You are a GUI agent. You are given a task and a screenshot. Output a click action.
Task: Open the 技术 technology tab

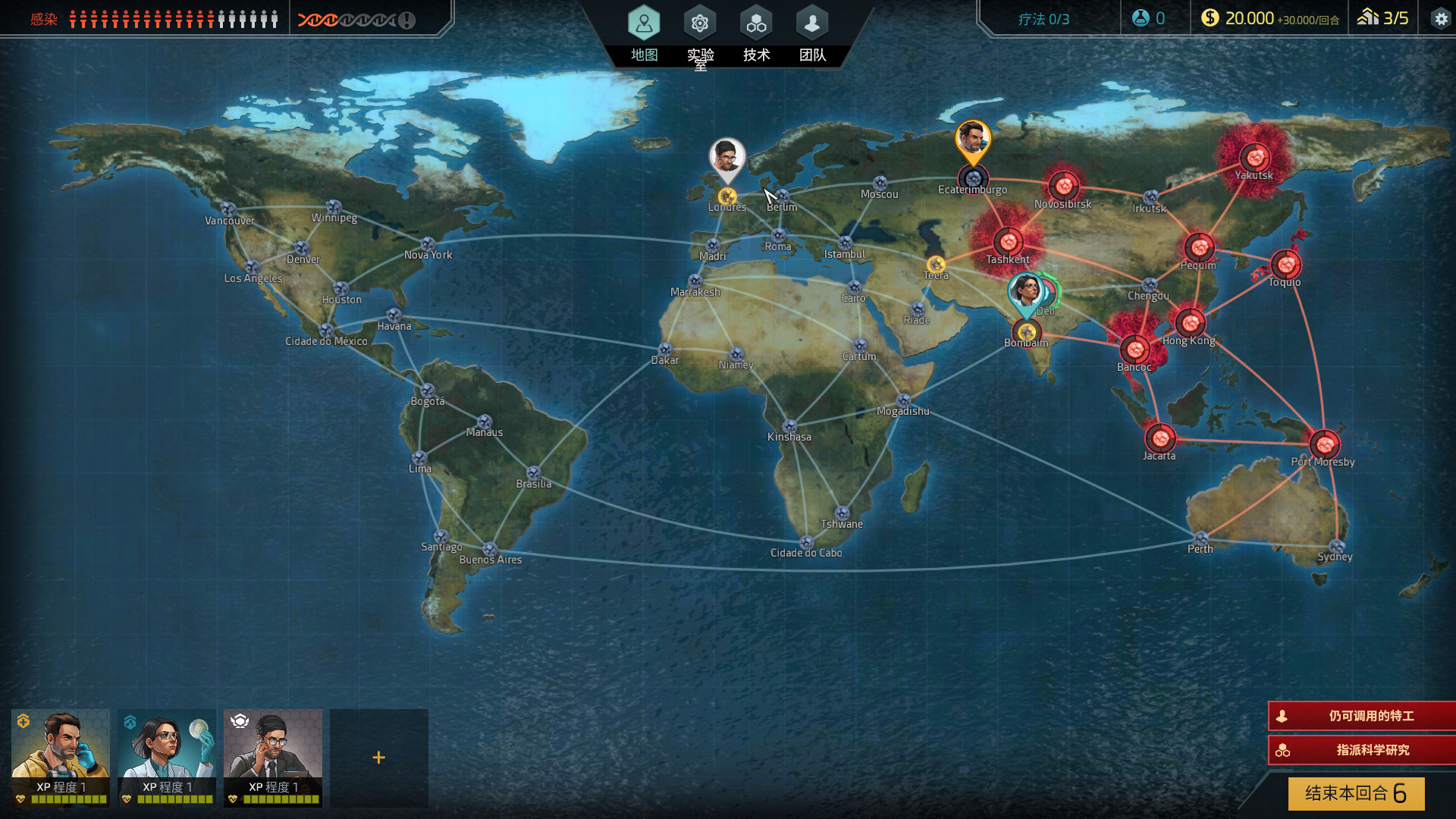[x=756, y=33]
